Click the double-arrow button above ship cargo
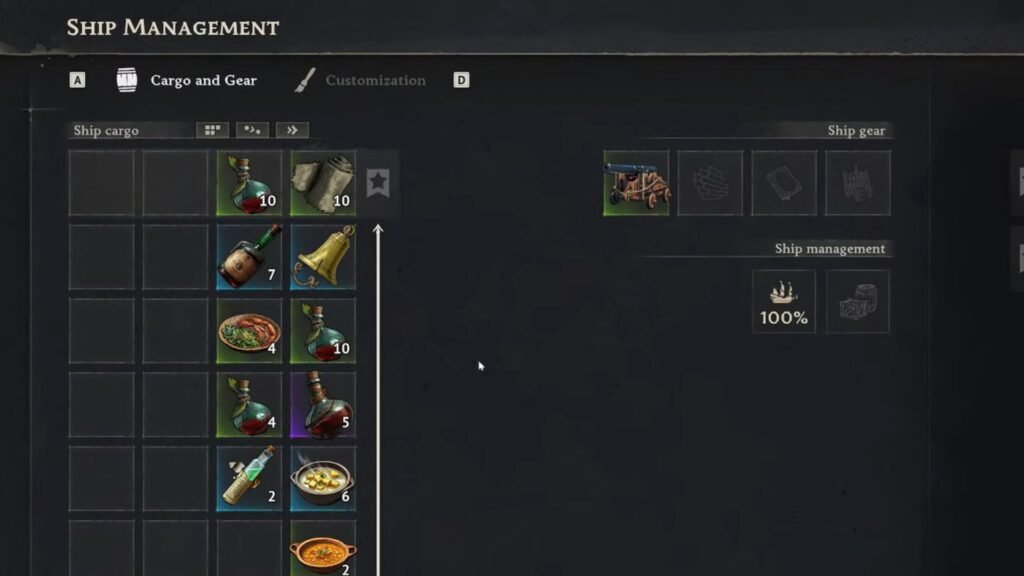The width and height of the screenshot is (1024, 576). (292, 130)
